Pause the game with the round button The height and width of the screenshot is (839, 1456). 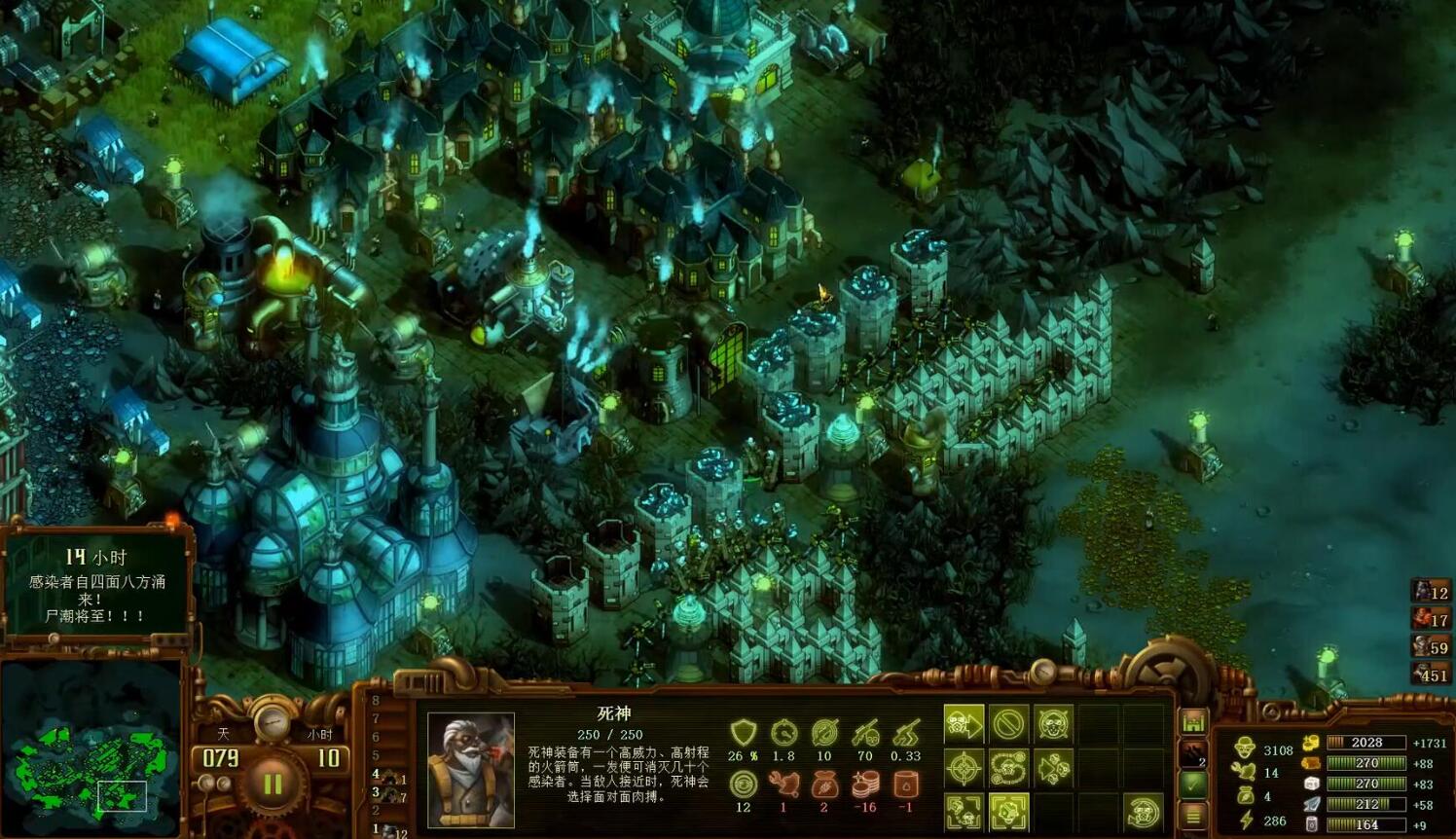272,784
